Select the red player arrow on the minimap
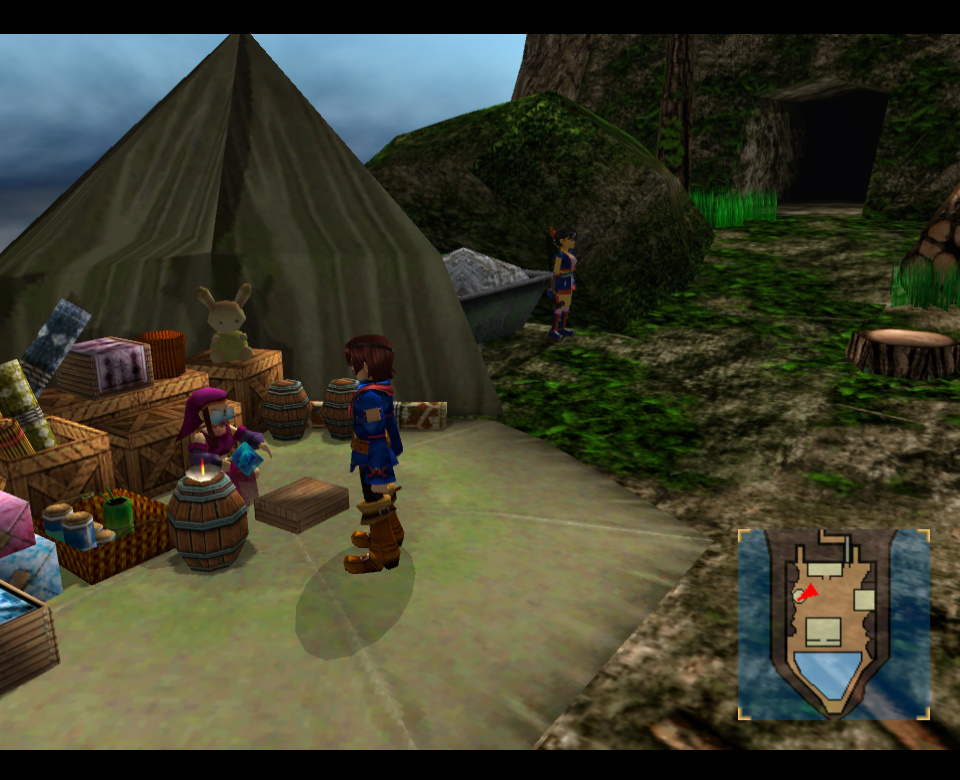 click(x=810, y=592)
